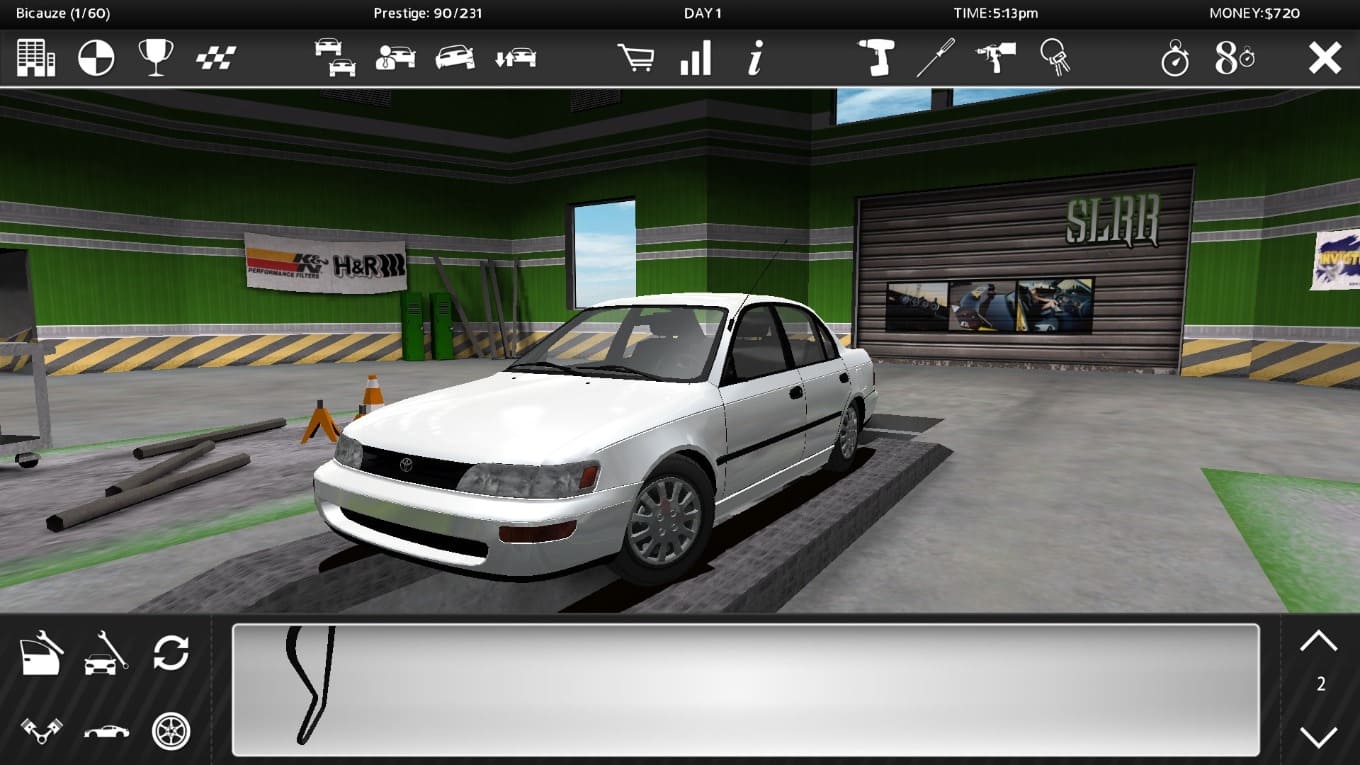Image resolution: width=1360 pixels, height=765 pixels.
Task: Open the trophy icon menu
Action: coord(156,58)
